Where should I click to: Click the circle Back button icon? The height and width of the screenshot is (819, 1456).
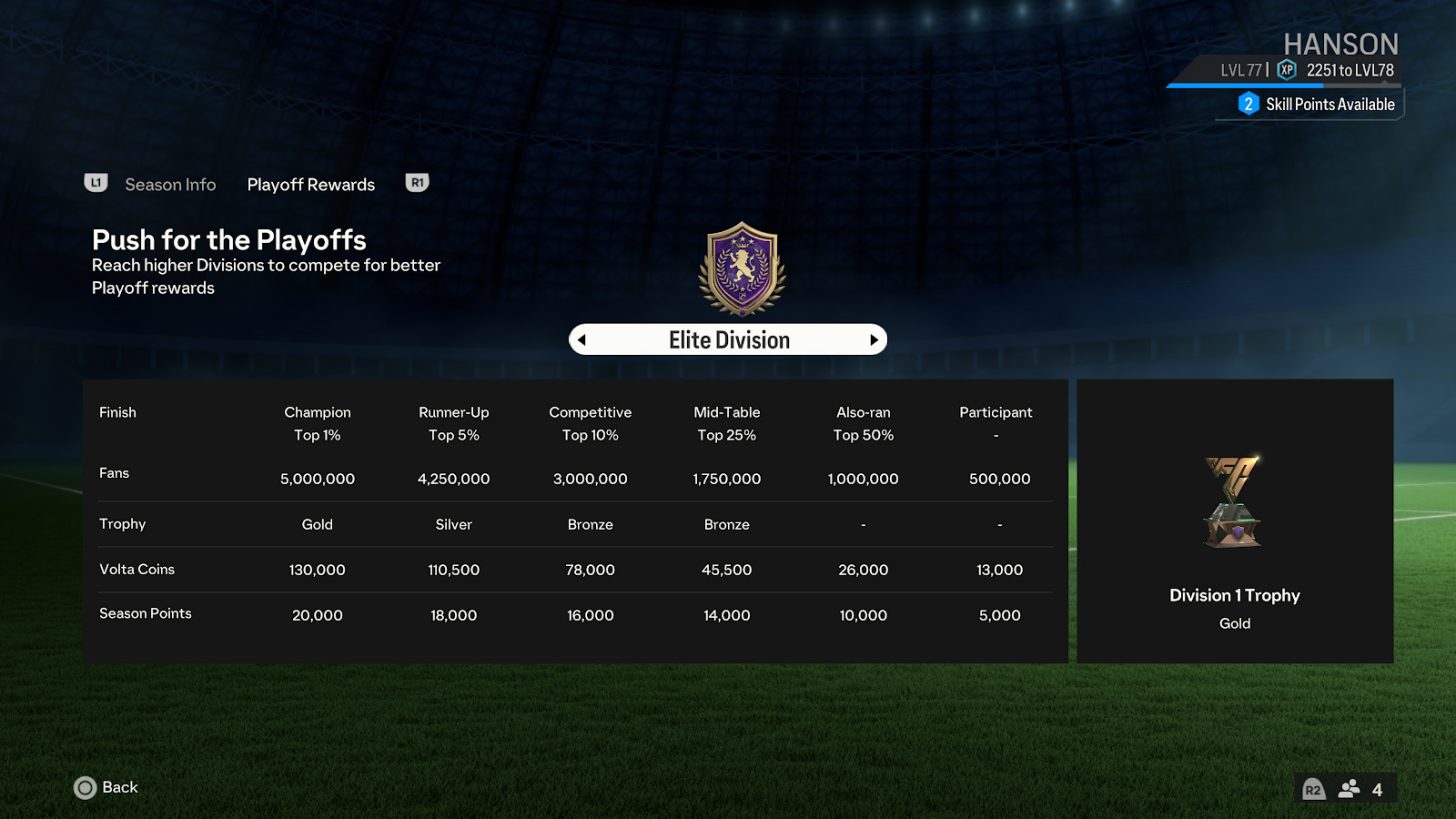[x=84, y=788]
